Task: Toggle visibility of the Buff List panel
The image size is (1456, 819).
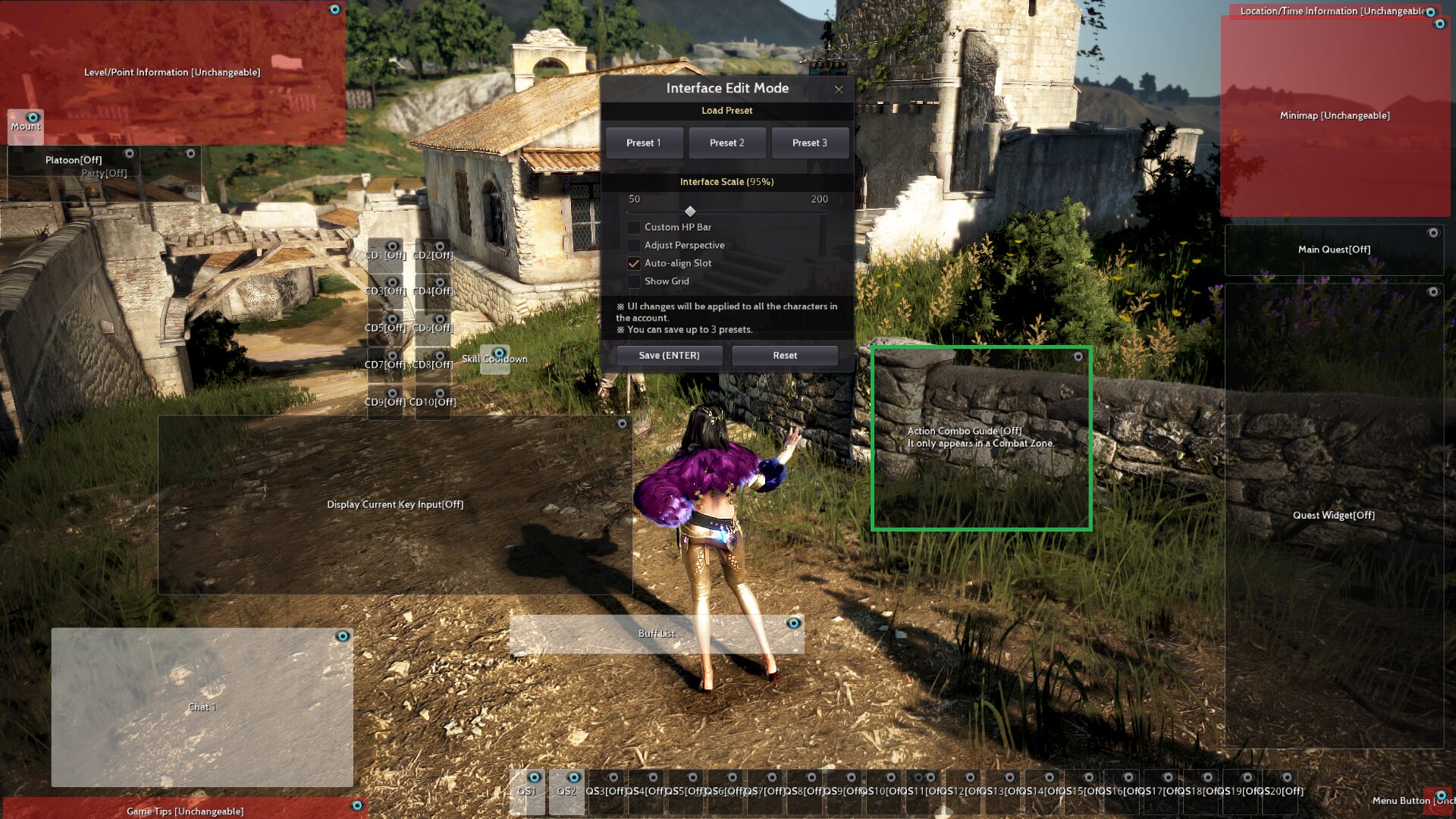Action: [793, 623]
